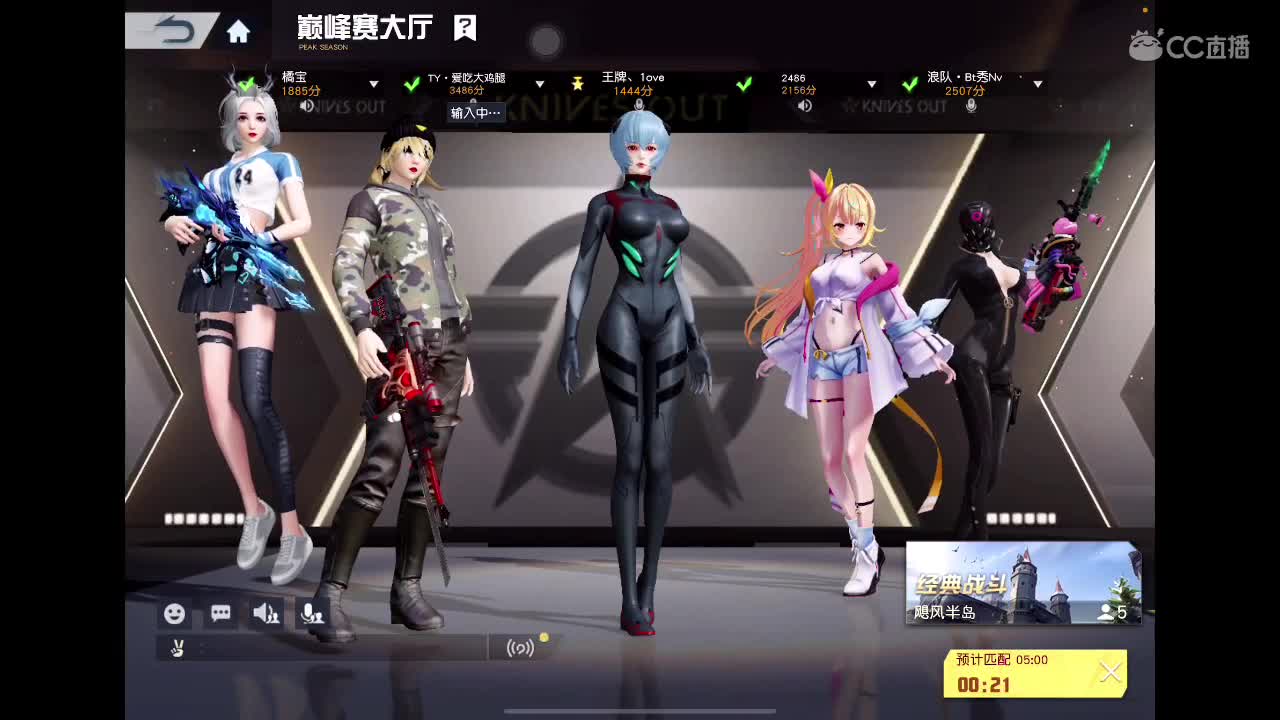Open the emoji panel
Image resolution: width=1280 pixels, height=720 pixels.
(175, 613)
